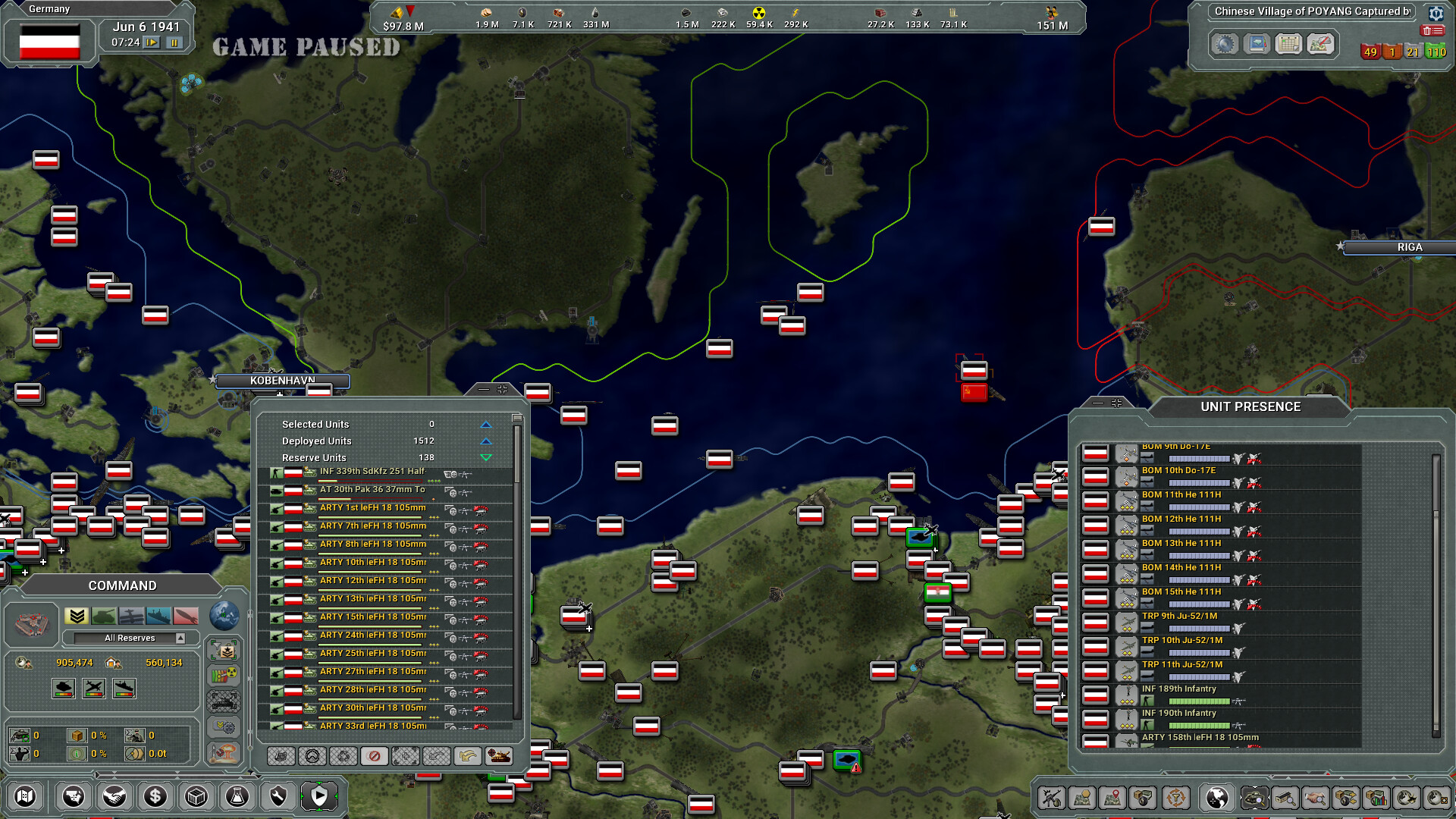Click the KOBENHAVN city label
This screenshot has width=1456, height=819.
pos(283,381)
